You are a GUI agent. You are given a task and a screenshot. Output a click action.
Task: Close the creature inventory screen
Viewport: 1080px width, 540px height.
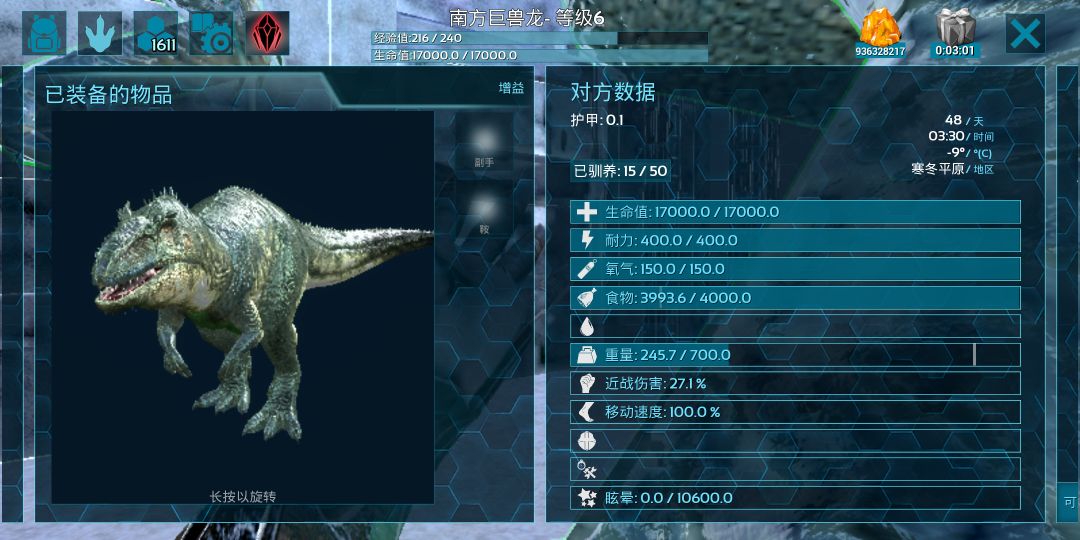click(1025, 34)
